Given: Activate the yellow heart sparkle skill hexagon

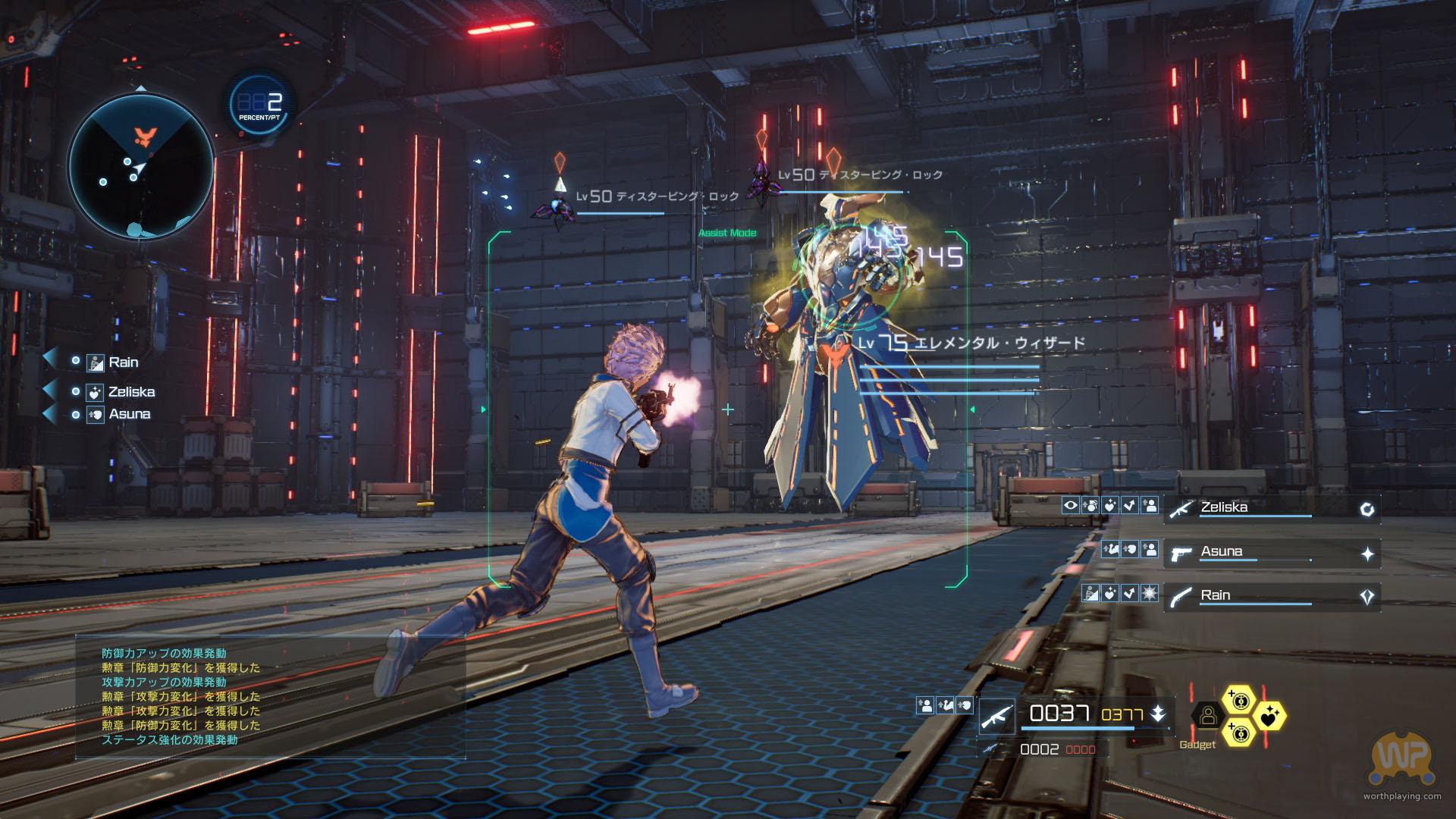Looking at the screenshot, I should click(1268, 715).
